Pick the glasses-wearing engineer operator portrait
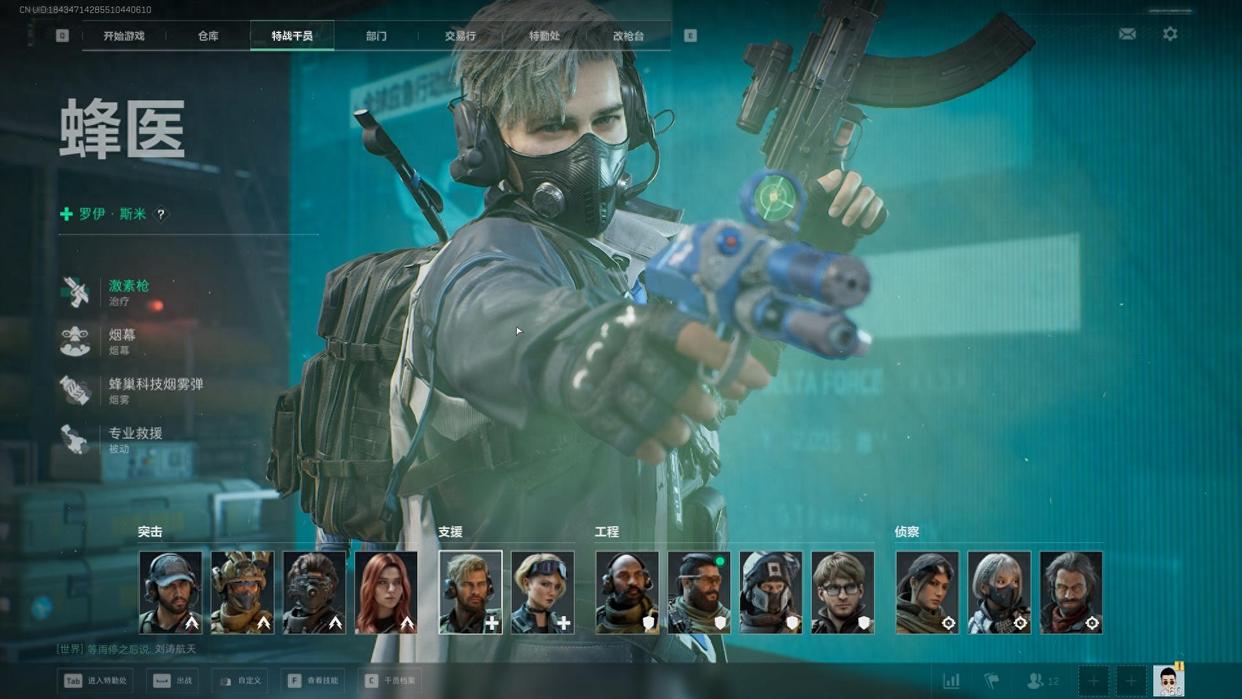 [x=843, y=592]
